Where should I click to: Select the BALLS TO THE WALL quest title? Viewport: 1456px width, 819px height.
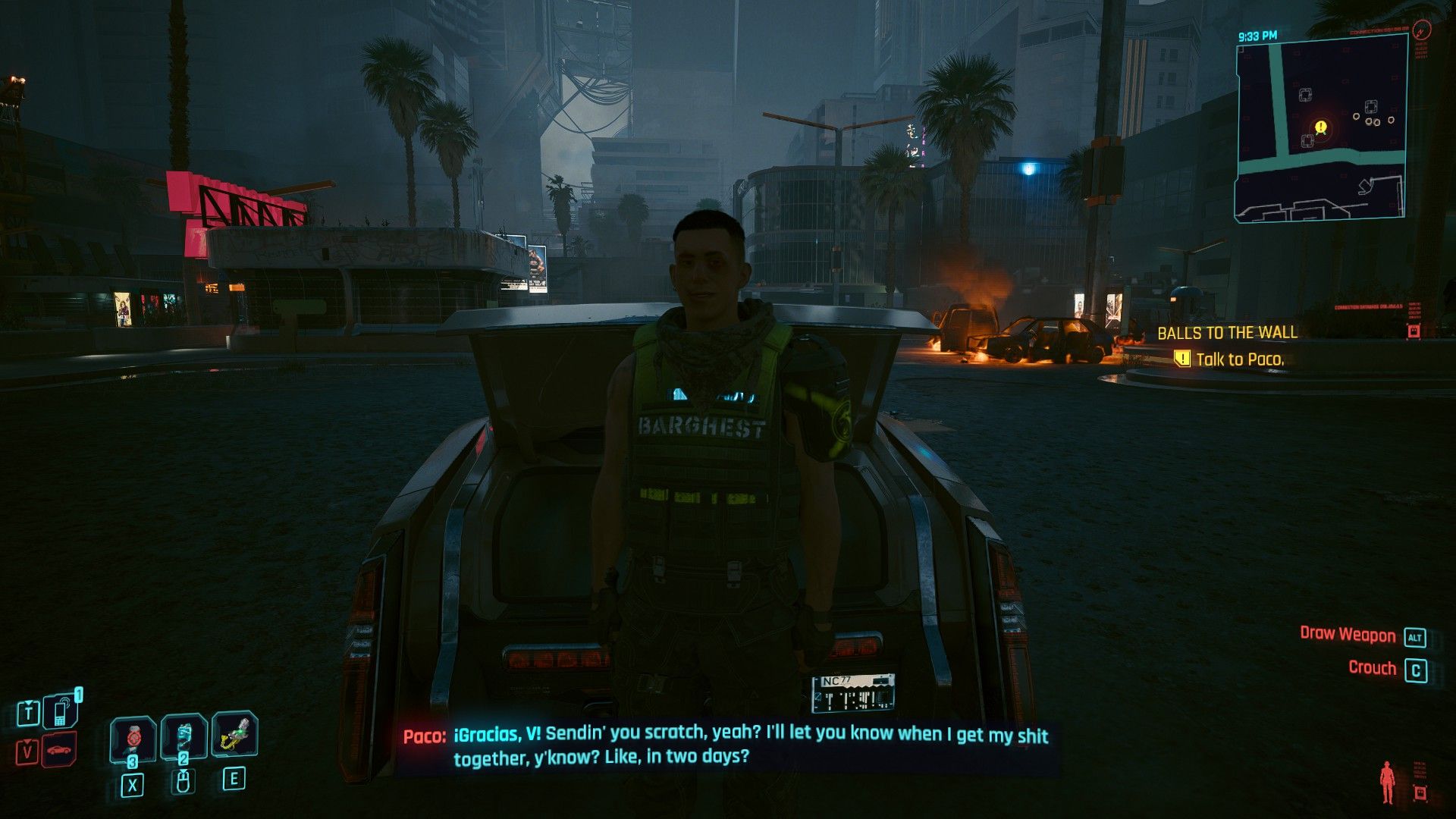click(1228, 332)
